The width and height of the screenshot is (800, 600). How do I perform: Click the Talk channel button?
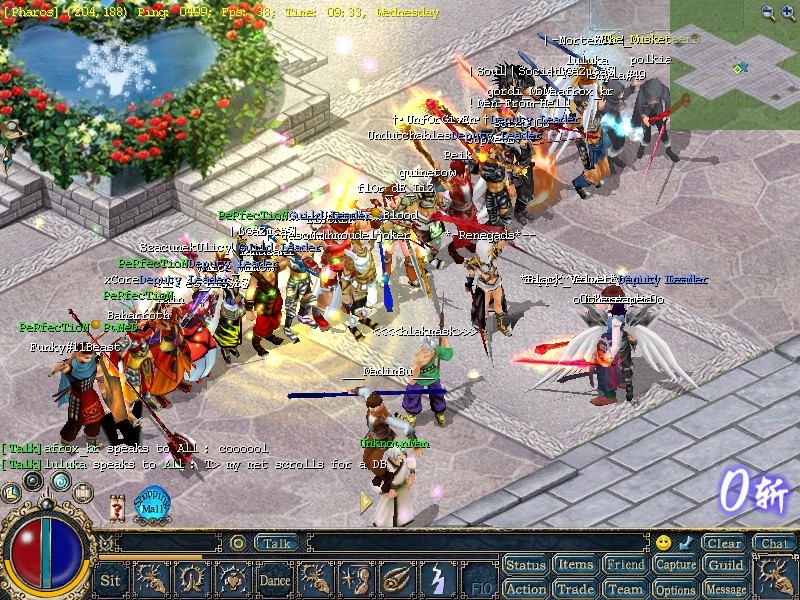click(276, 543)
